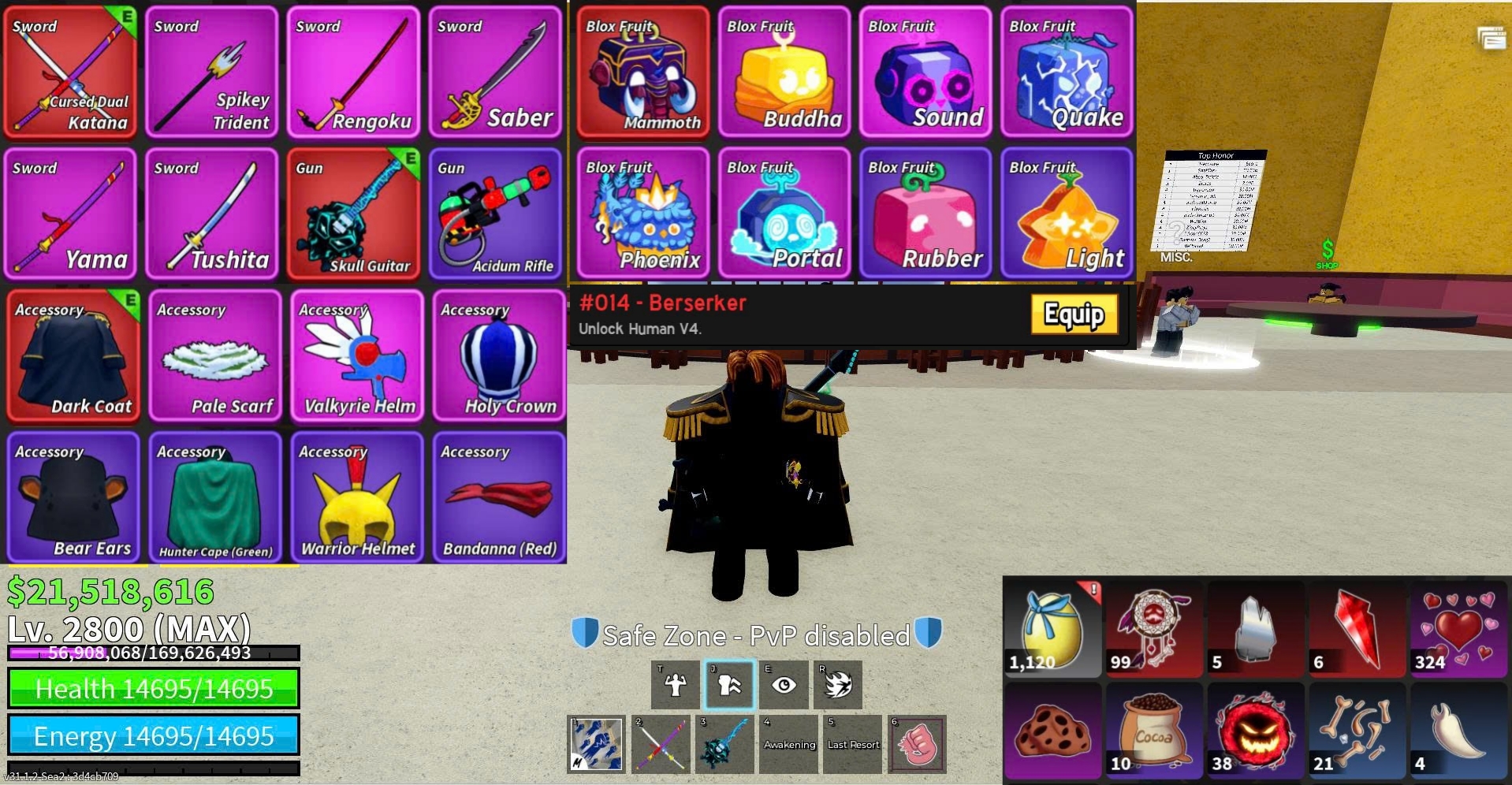
Task: Select the Portal Blox Fruit
Action: tap(784, 214)
